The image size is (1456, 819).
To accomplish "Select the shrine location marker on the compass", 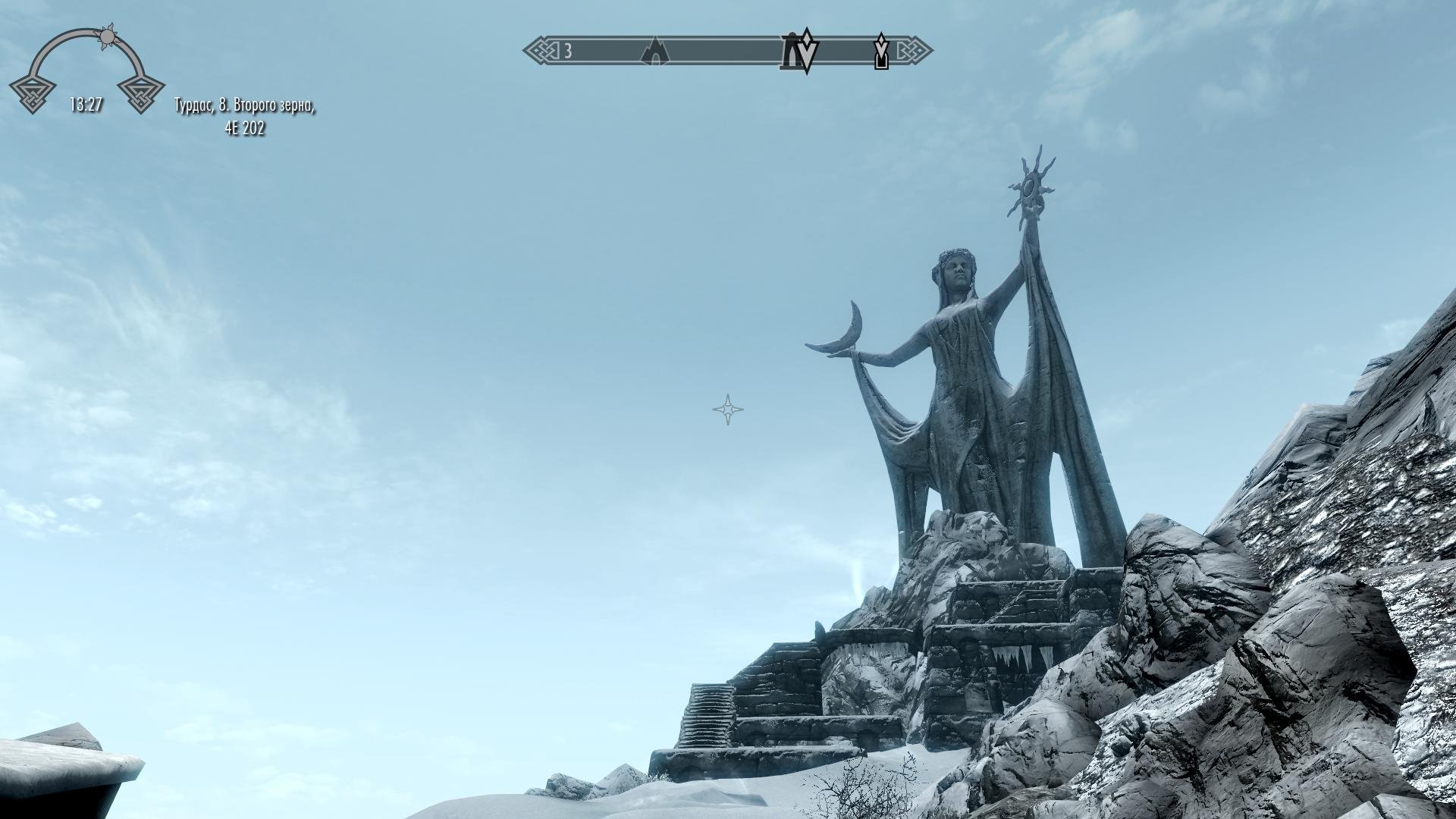I will pyautogui.click(x=791, y=53).
